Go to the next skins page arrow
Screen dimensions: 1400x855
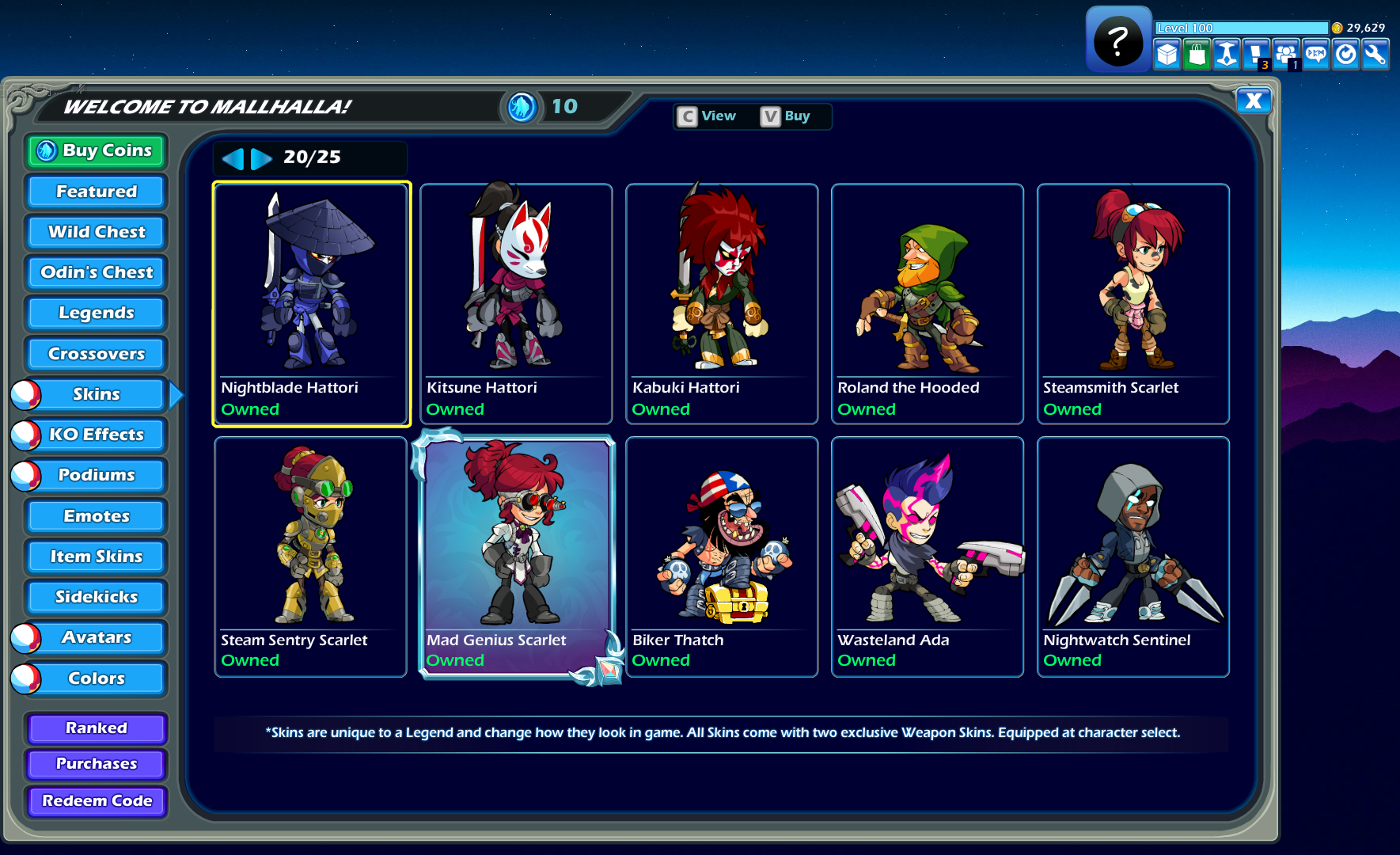[x=260, y=158]
